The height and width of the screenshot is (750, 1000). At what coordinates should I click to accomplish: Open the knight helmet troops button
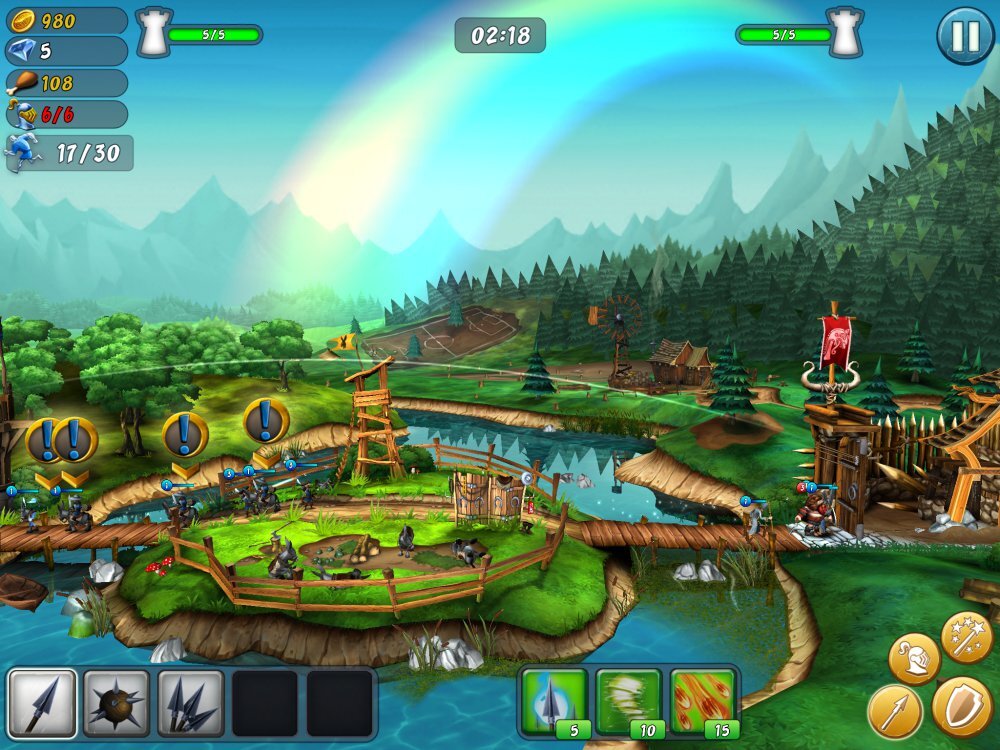(x=914, y=658)
